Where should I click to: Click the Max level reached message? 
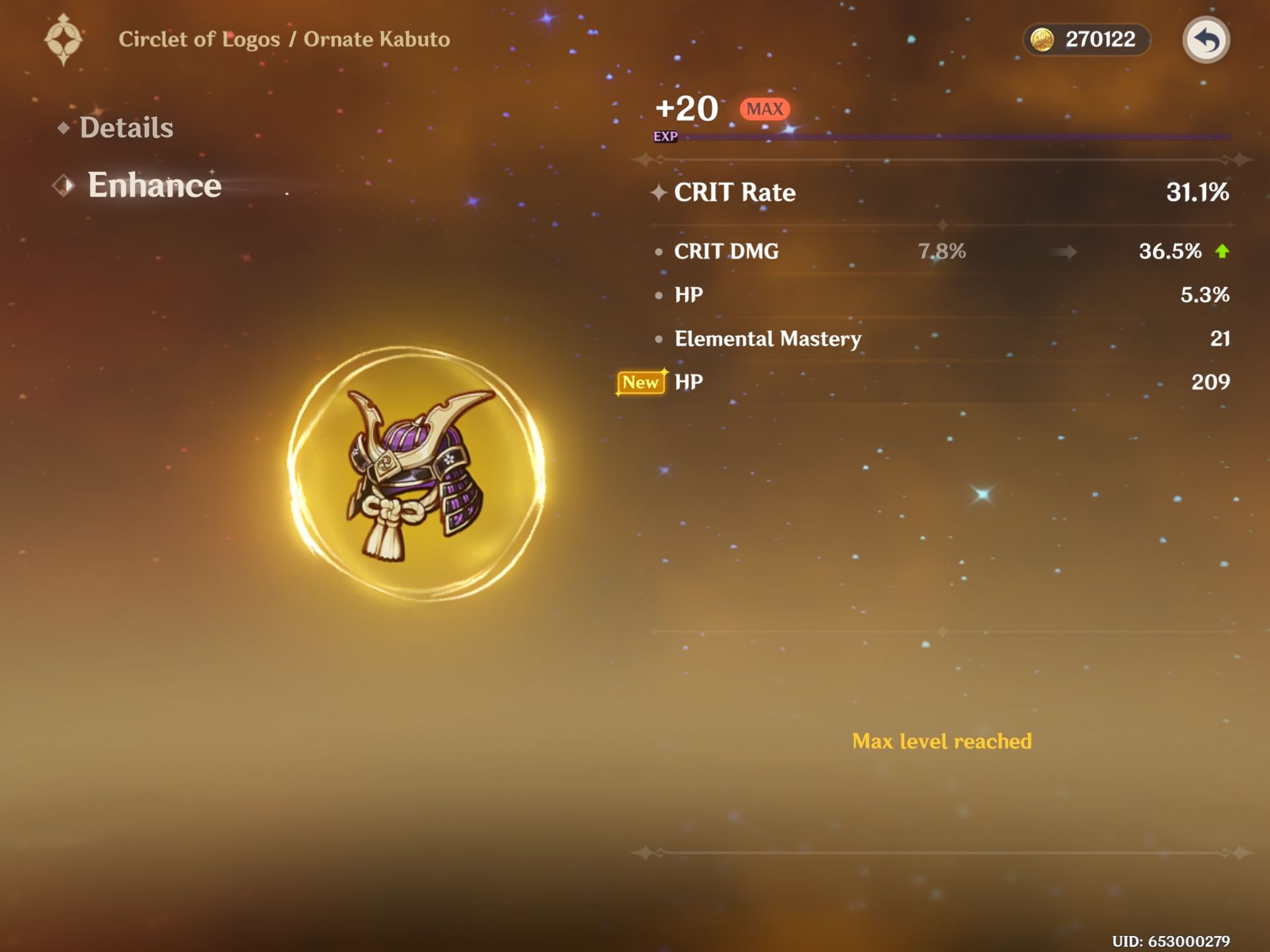(x=942, y=742)
